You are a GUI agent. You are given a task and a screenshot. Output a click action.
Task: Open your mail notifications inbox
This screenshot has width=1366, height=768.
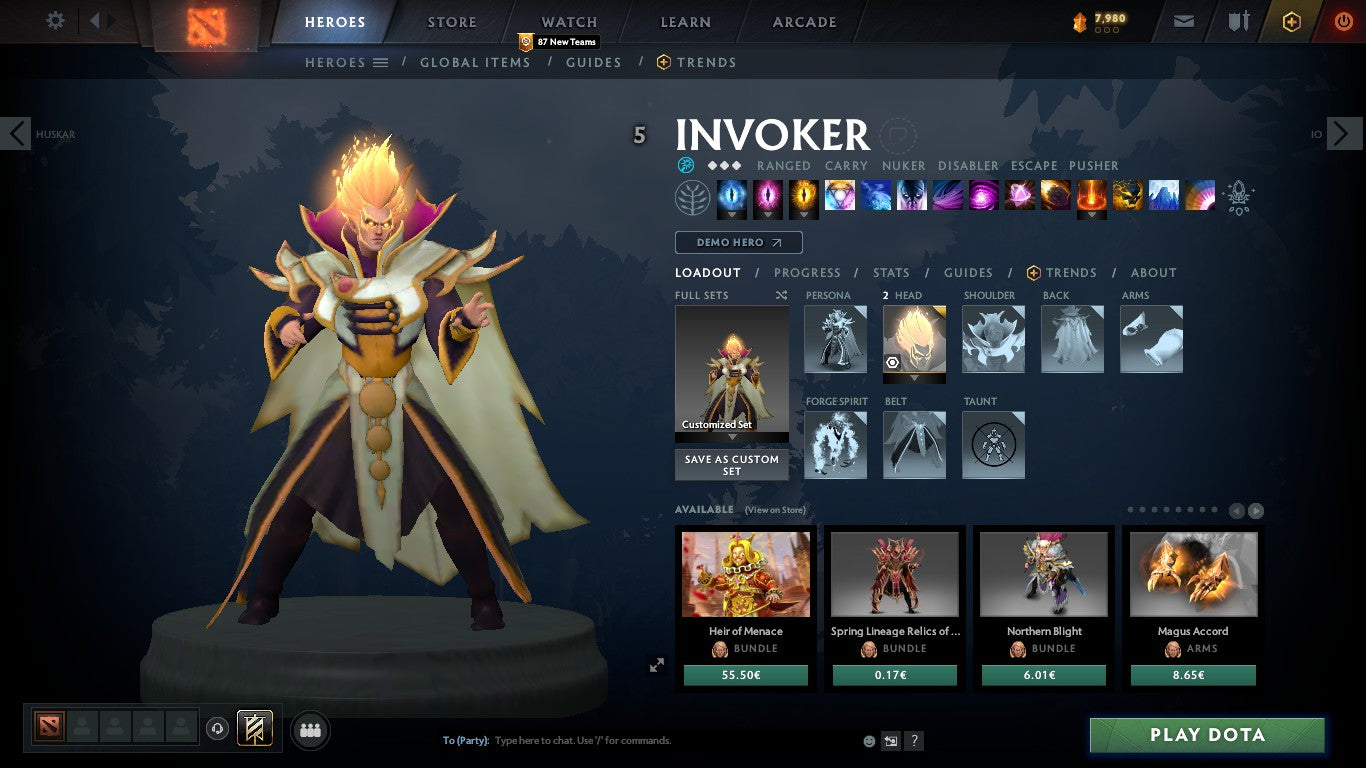(1183, 20)
